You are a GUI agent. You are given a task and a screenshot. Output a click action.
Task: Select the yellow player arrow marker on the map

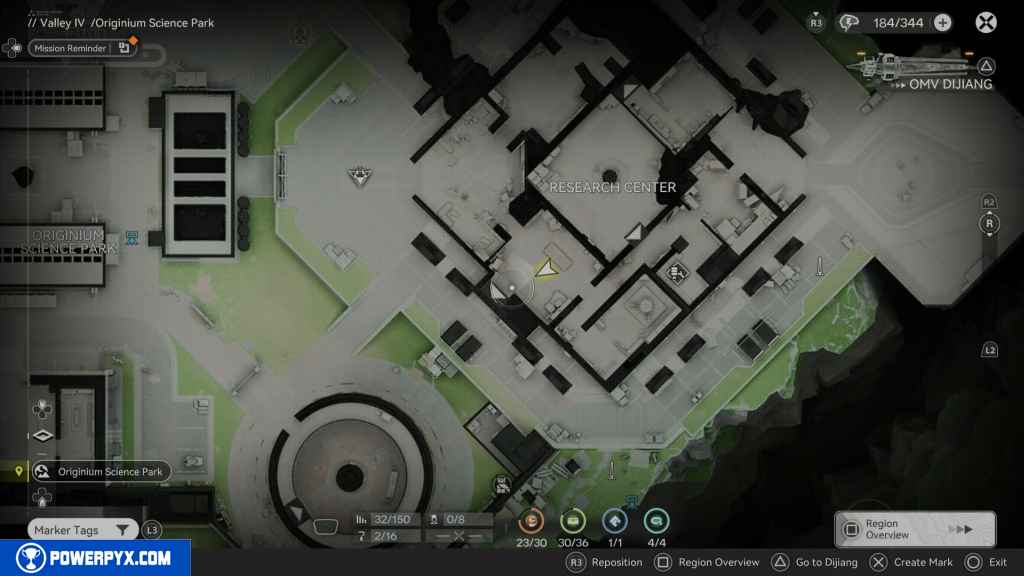tap(545, 269)
